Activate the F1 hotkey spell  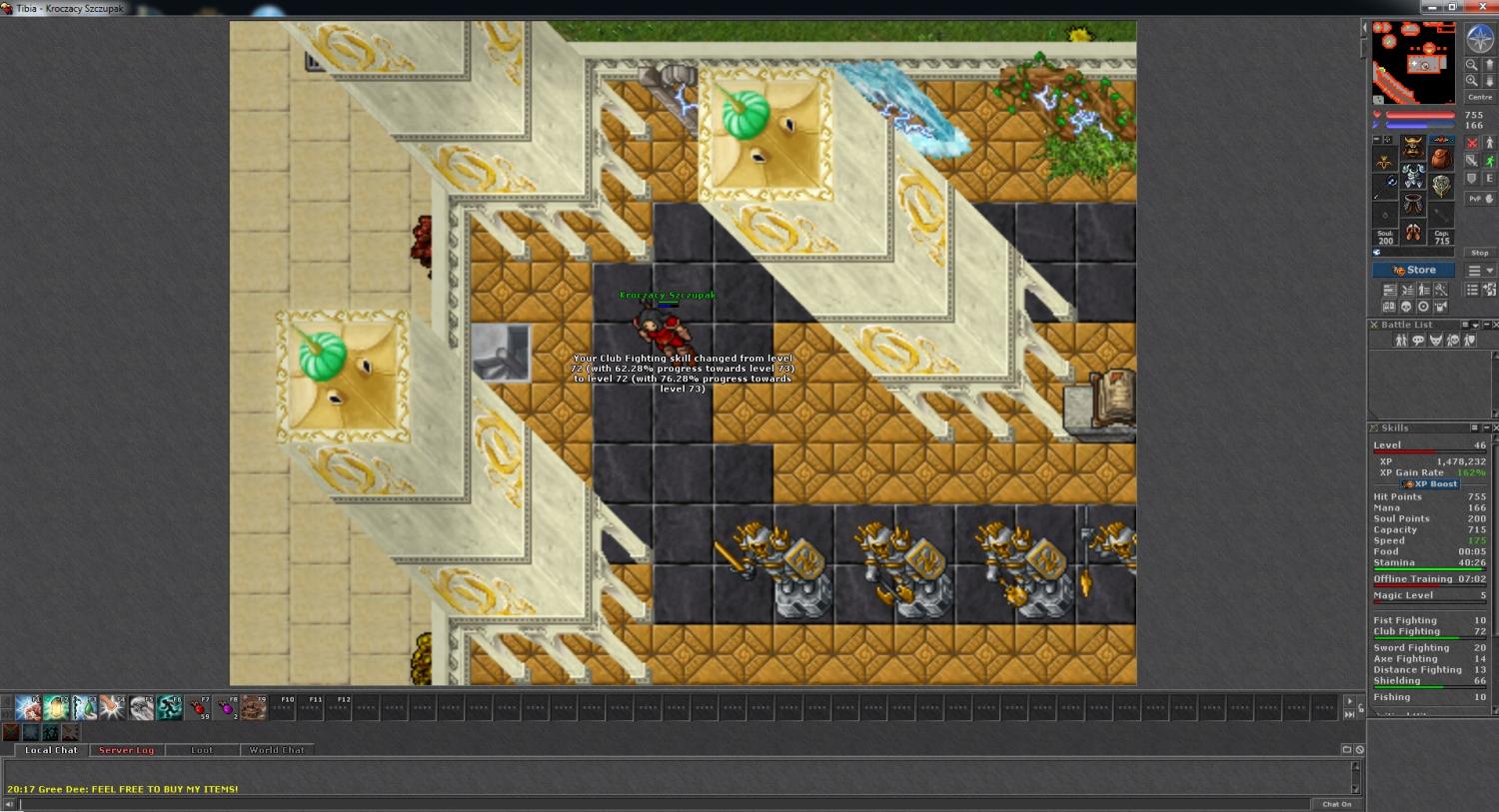click(x=28, y=708)
